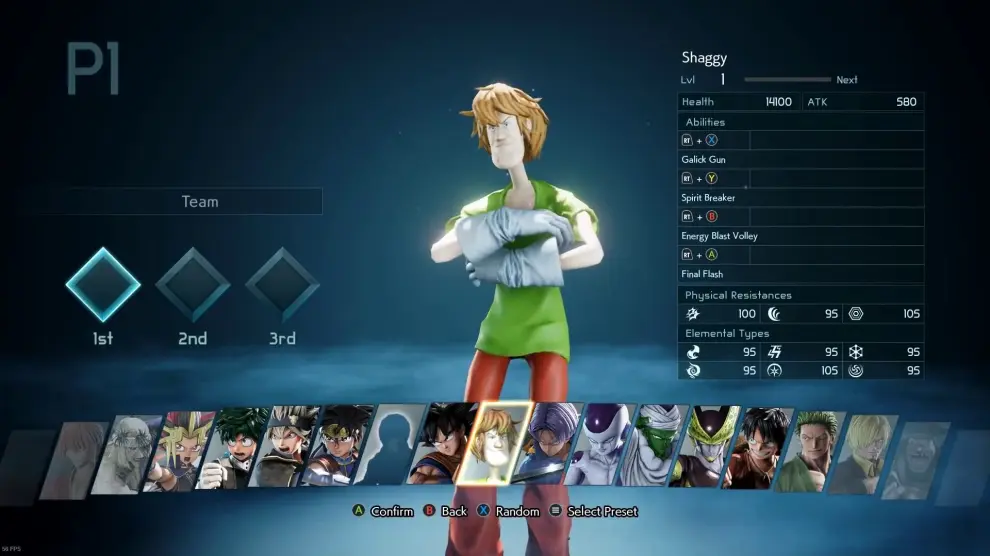Viewport: 990px width, 556px height.
Task: Select the 1st team slot diamond
Action: tap(103, 284)
